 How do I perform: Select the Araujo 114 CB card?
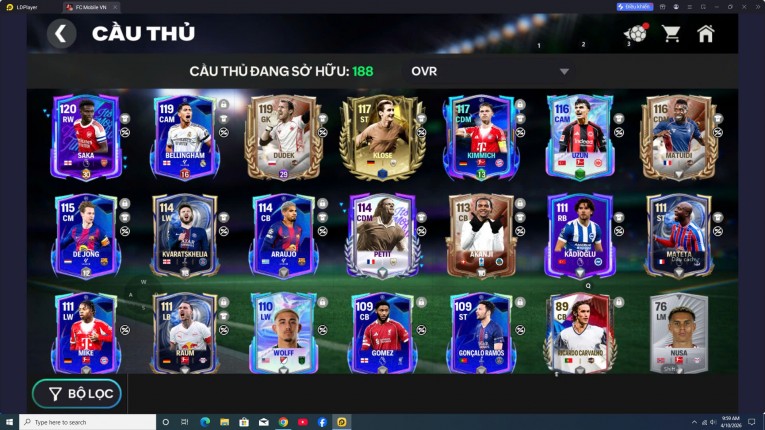pyautogui.click(x=283, y=236)
